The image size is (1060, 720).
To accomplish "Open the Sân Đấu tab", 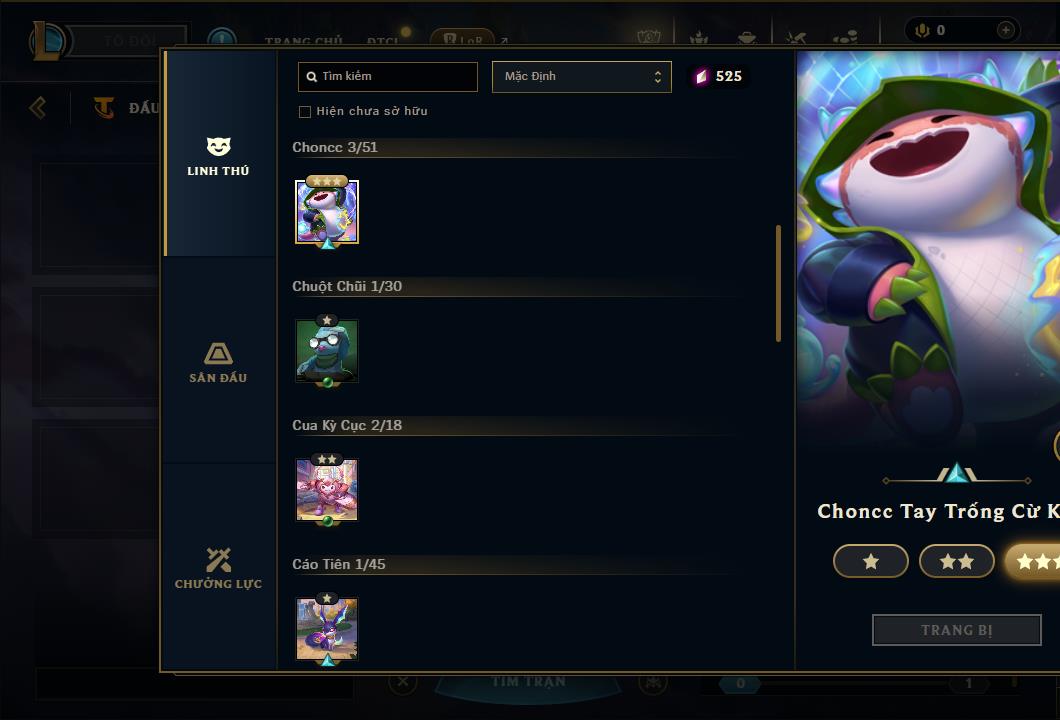I will 218,362.
